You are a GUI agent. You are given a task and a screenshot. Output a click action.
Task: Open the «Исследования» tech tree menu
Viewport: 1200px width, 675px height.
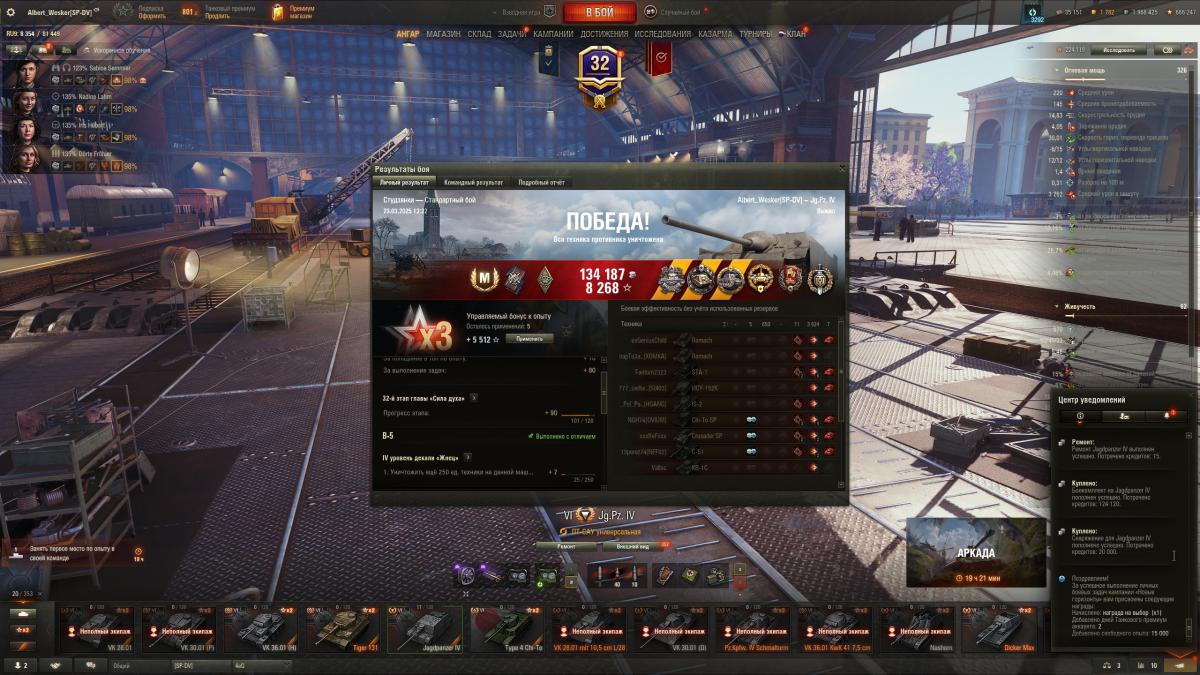click(x=662, y=34)
